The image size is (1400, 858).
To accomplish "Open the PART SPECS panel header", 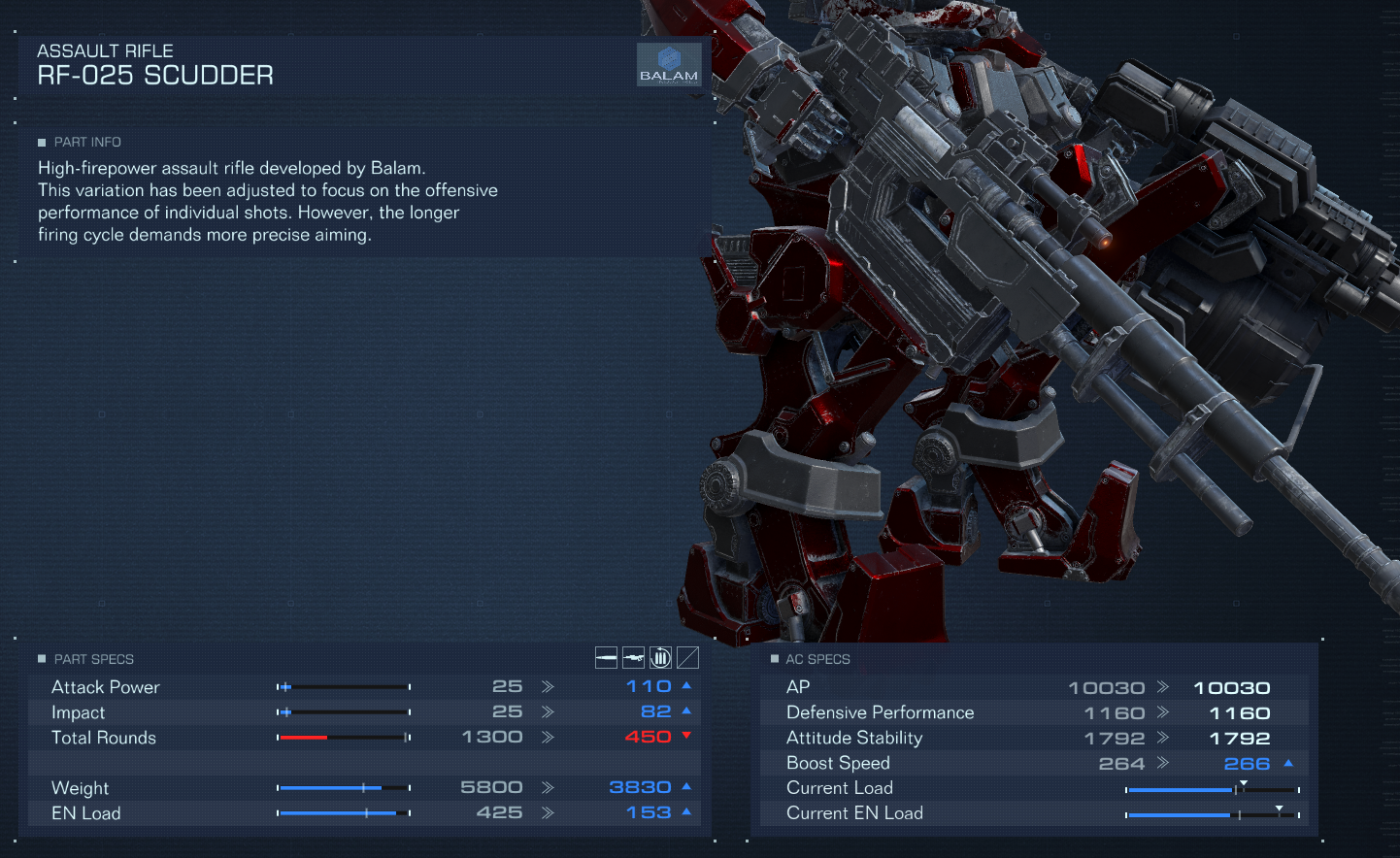I will pos(92,658).
